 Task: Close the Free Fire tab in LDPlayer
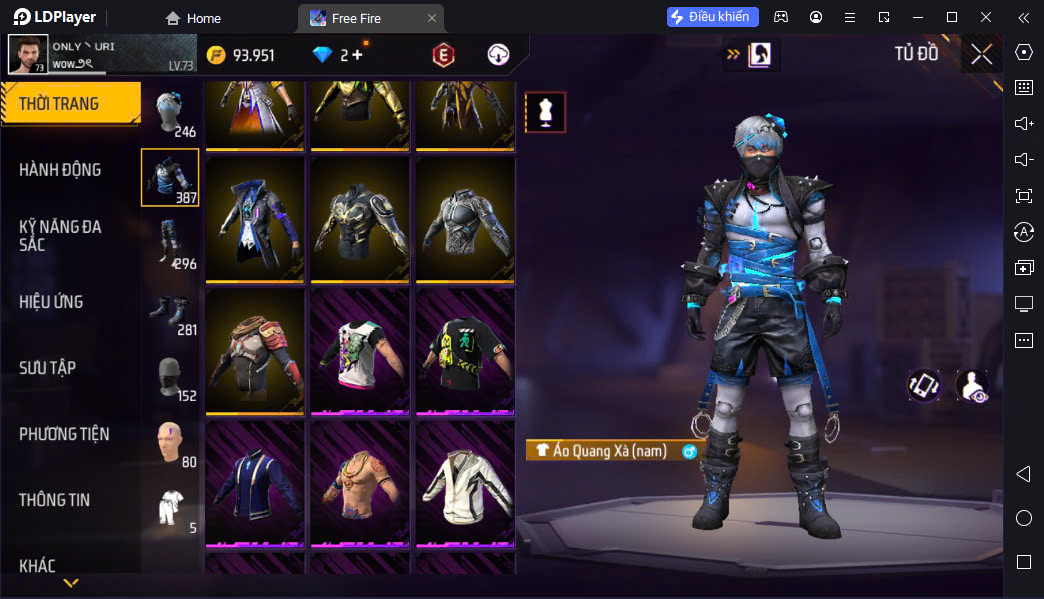click(431, 18)
